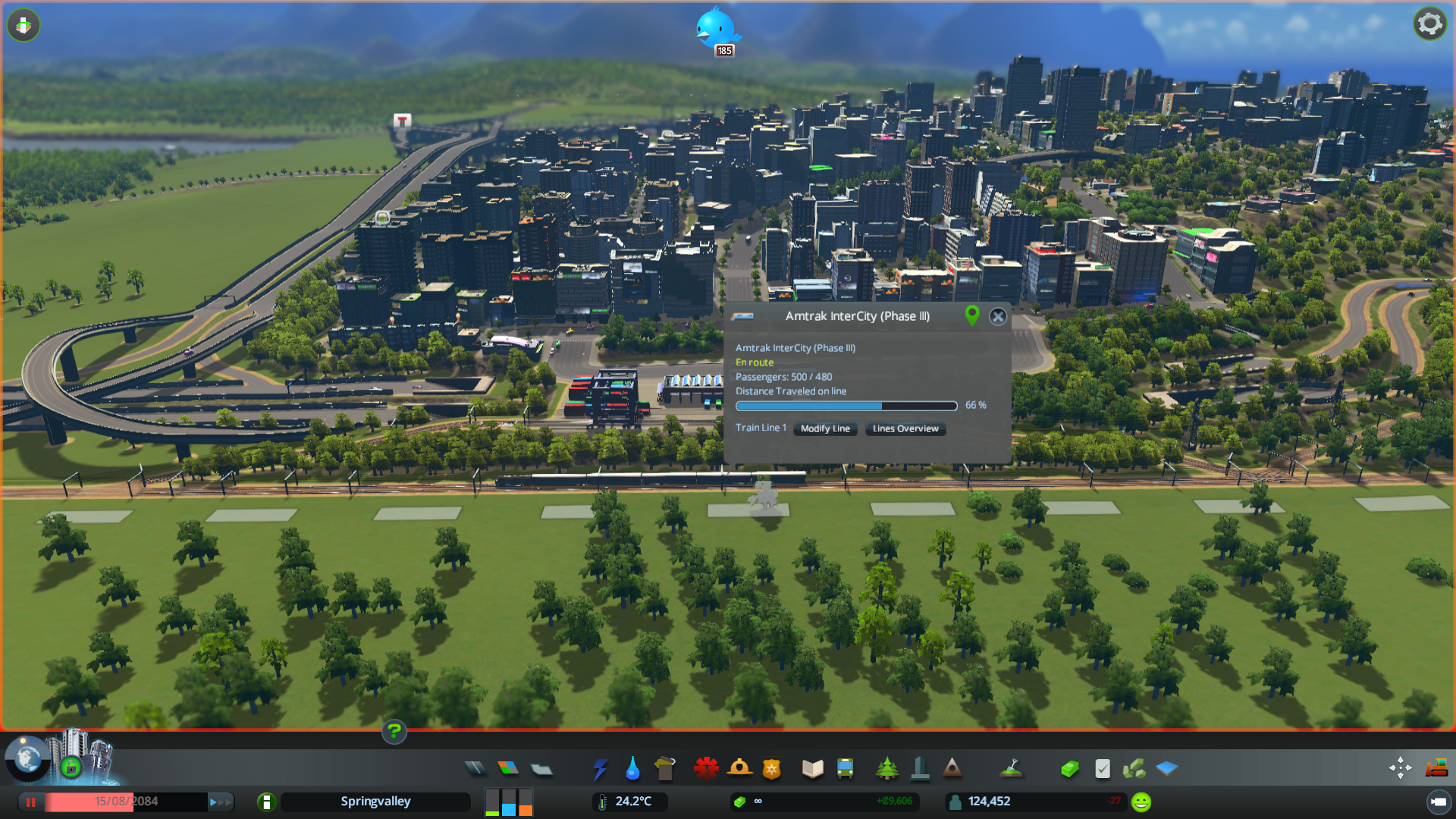Open the Fire Department services menu
Viewport: 1456px width, 819px height.
pyautogui.click(x=741, y=768)
